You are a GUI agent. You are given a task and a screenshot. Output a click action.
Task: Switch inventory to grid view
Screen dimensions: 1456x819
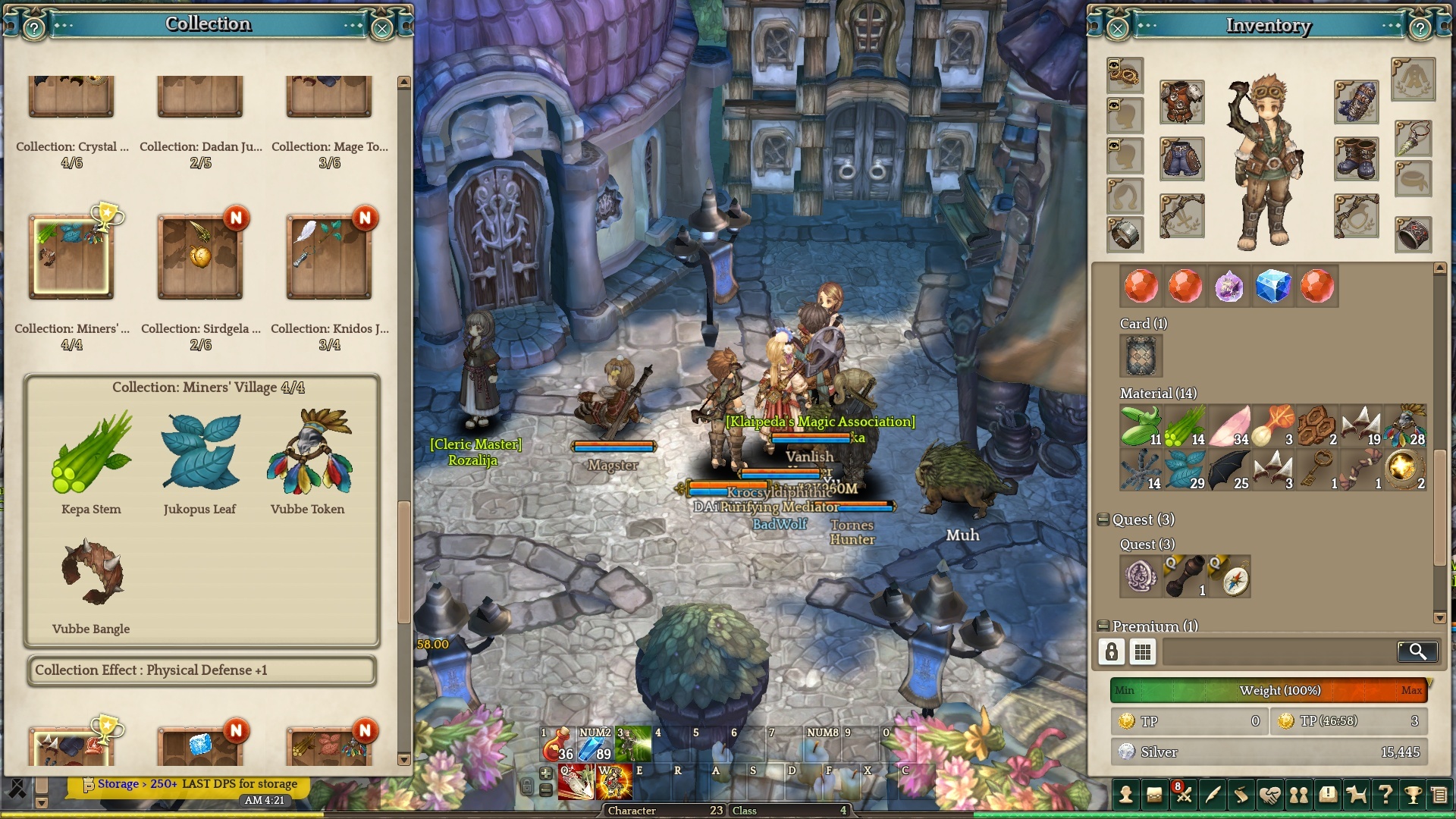(x=1142, y=651)
